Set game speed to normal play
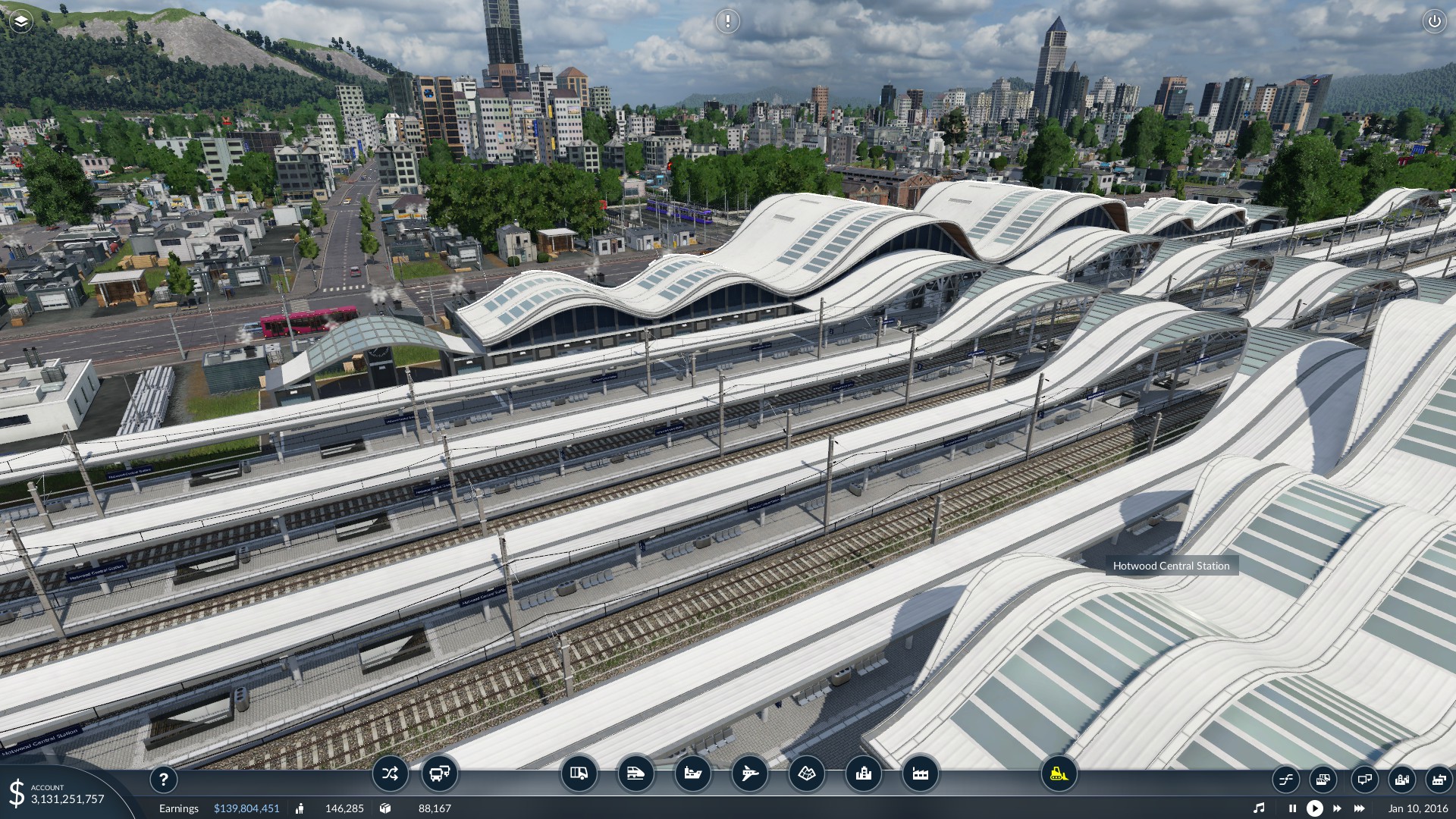The width and height of the screenshot is (1456, 819). pyautogui.click(x=1315, y=808)
